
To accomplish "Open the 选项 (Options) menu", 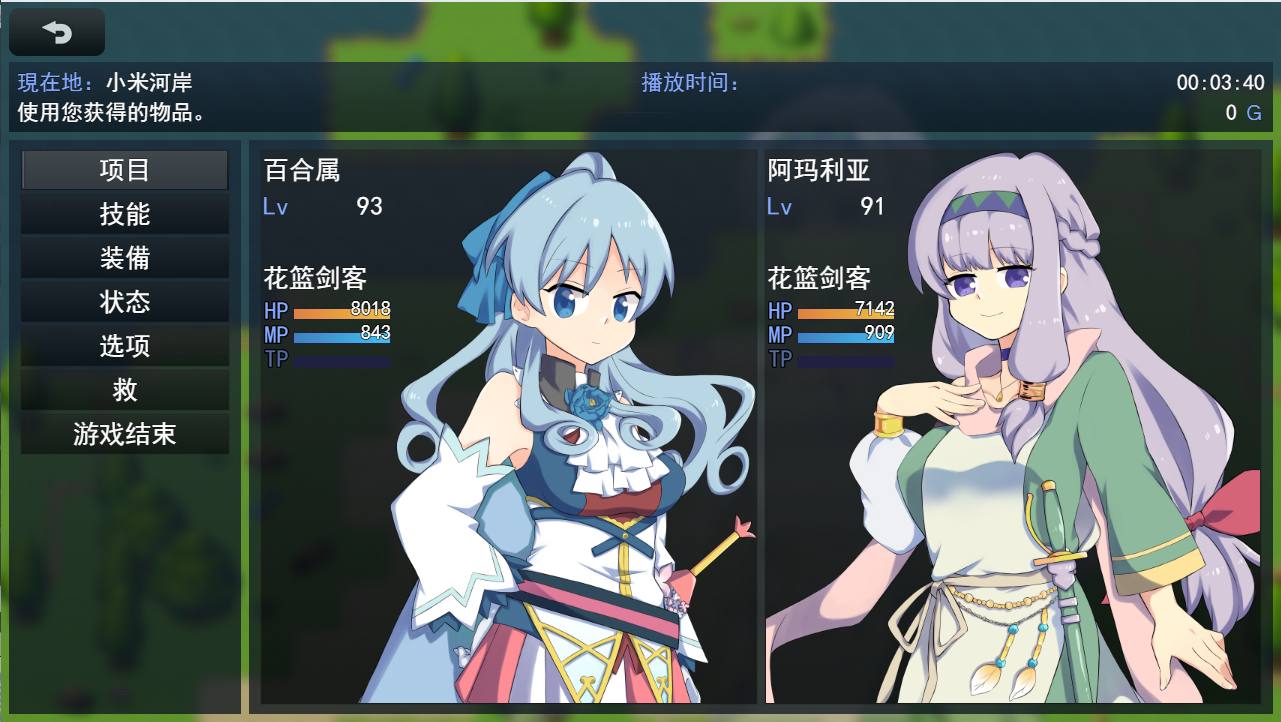I will 124,345.
